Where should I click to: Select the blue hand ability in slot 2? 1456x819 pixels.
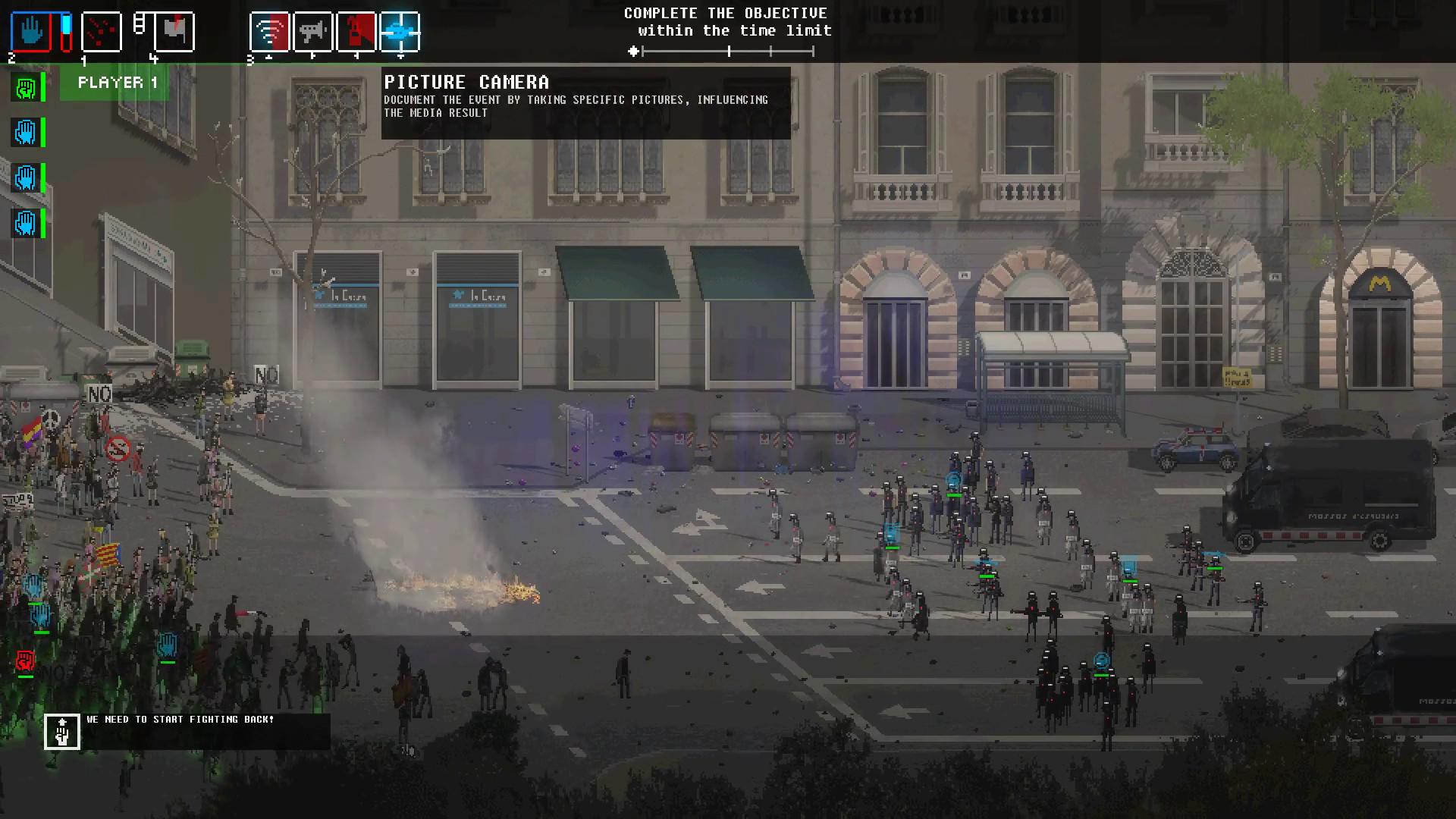33,30
